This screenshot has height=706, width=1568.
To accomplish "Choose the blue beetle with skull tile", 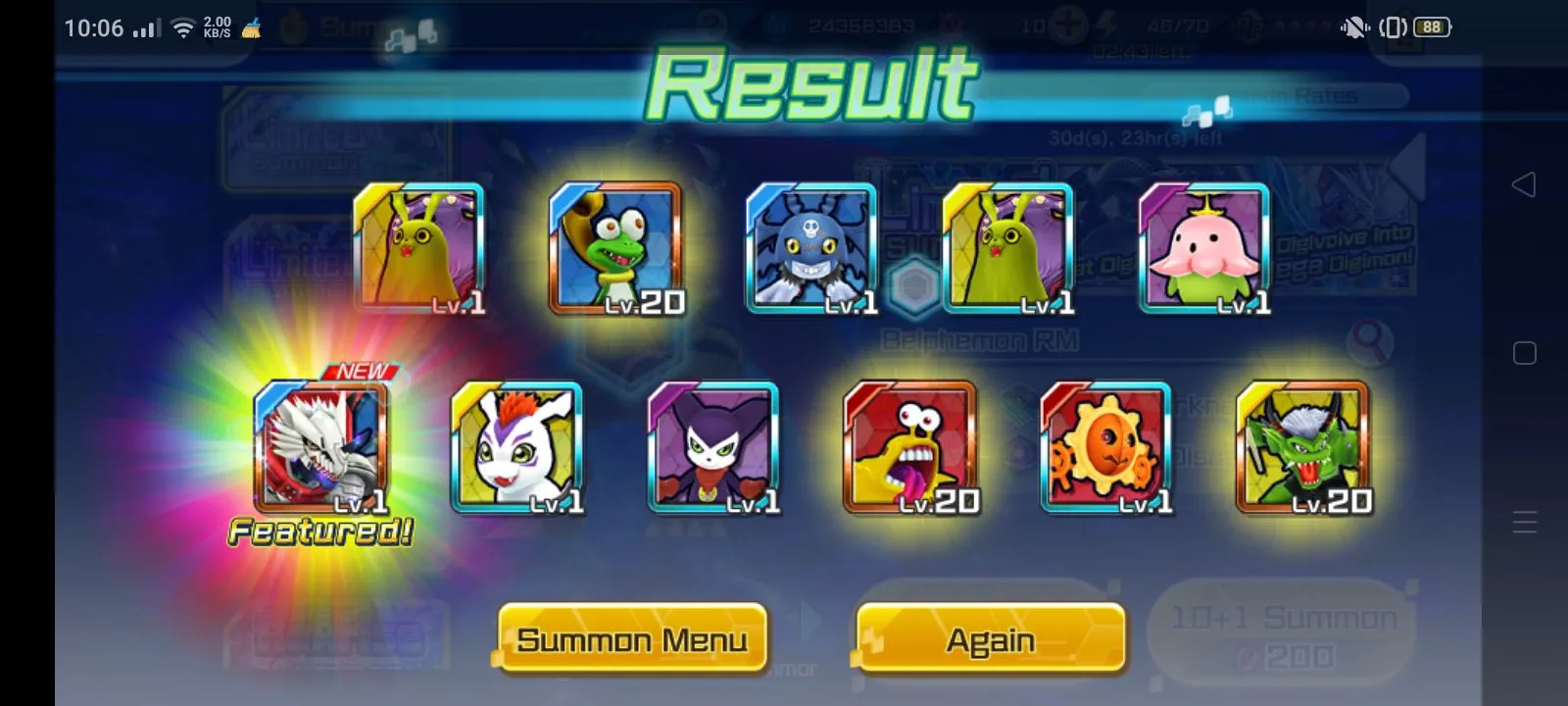I will pos(811,249).
